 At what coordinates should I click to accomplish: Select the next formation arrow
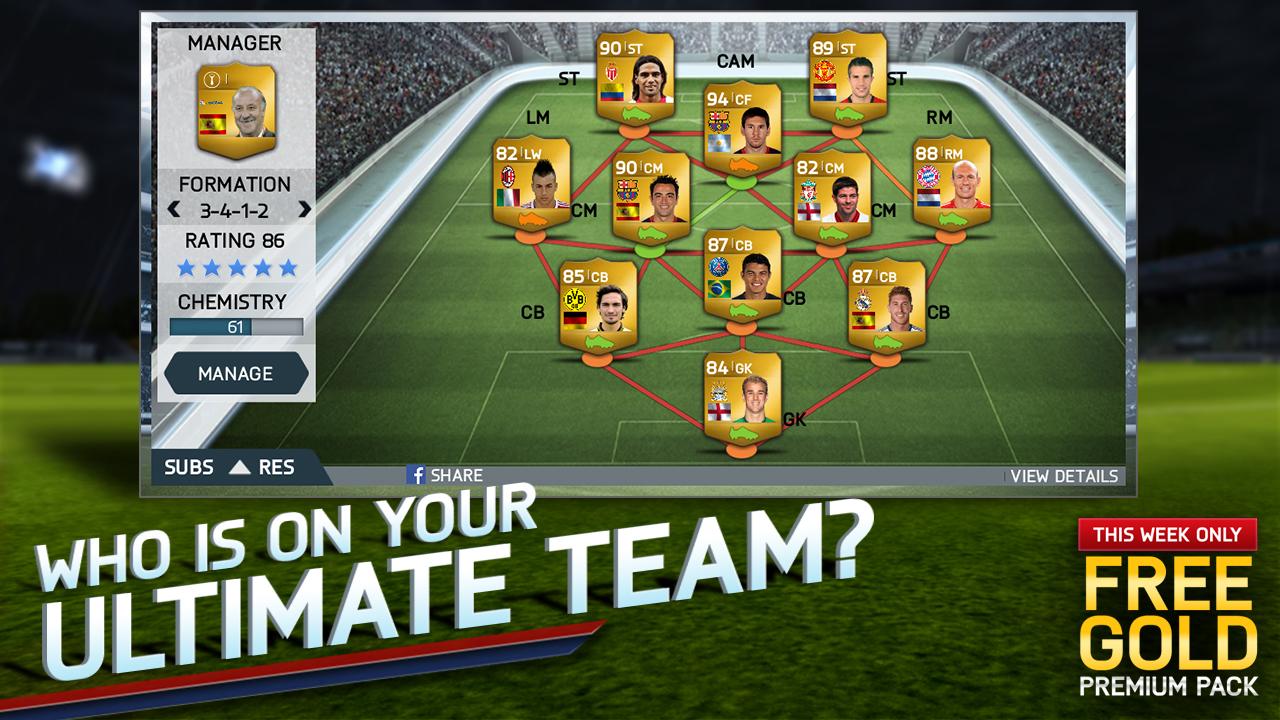click(x=305, y=210)
